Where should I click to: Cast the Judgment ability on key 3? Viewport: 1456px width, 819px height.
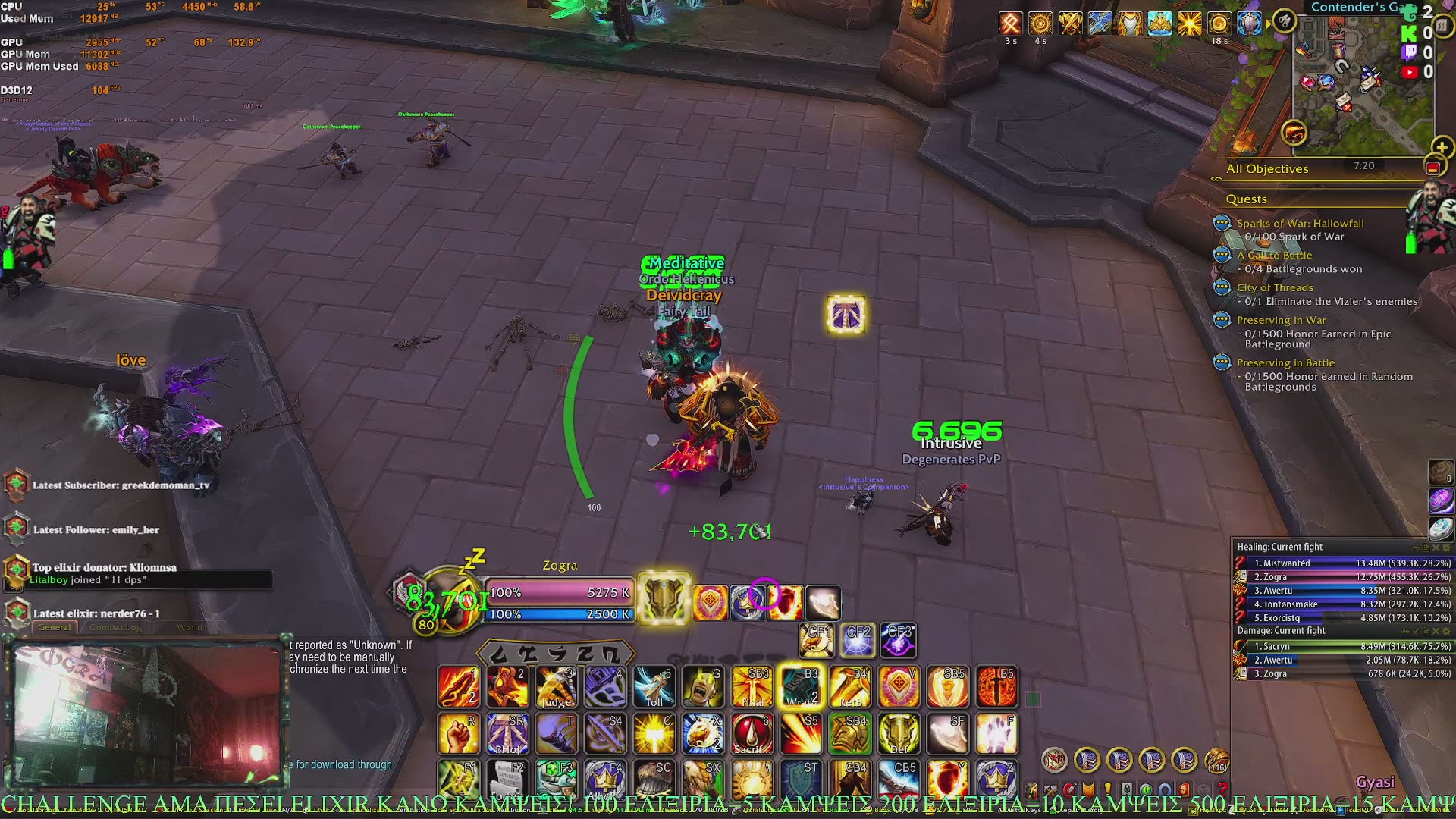click(557, 687)
